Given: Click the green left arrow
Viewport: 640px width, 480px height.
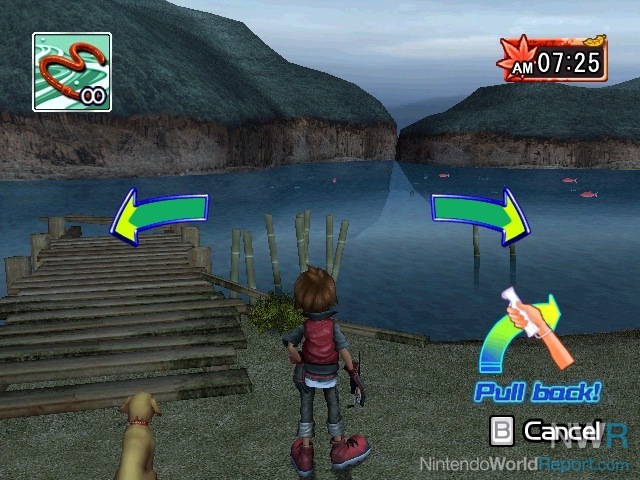Looking at the screenshot, I should [x=158, y=213].
